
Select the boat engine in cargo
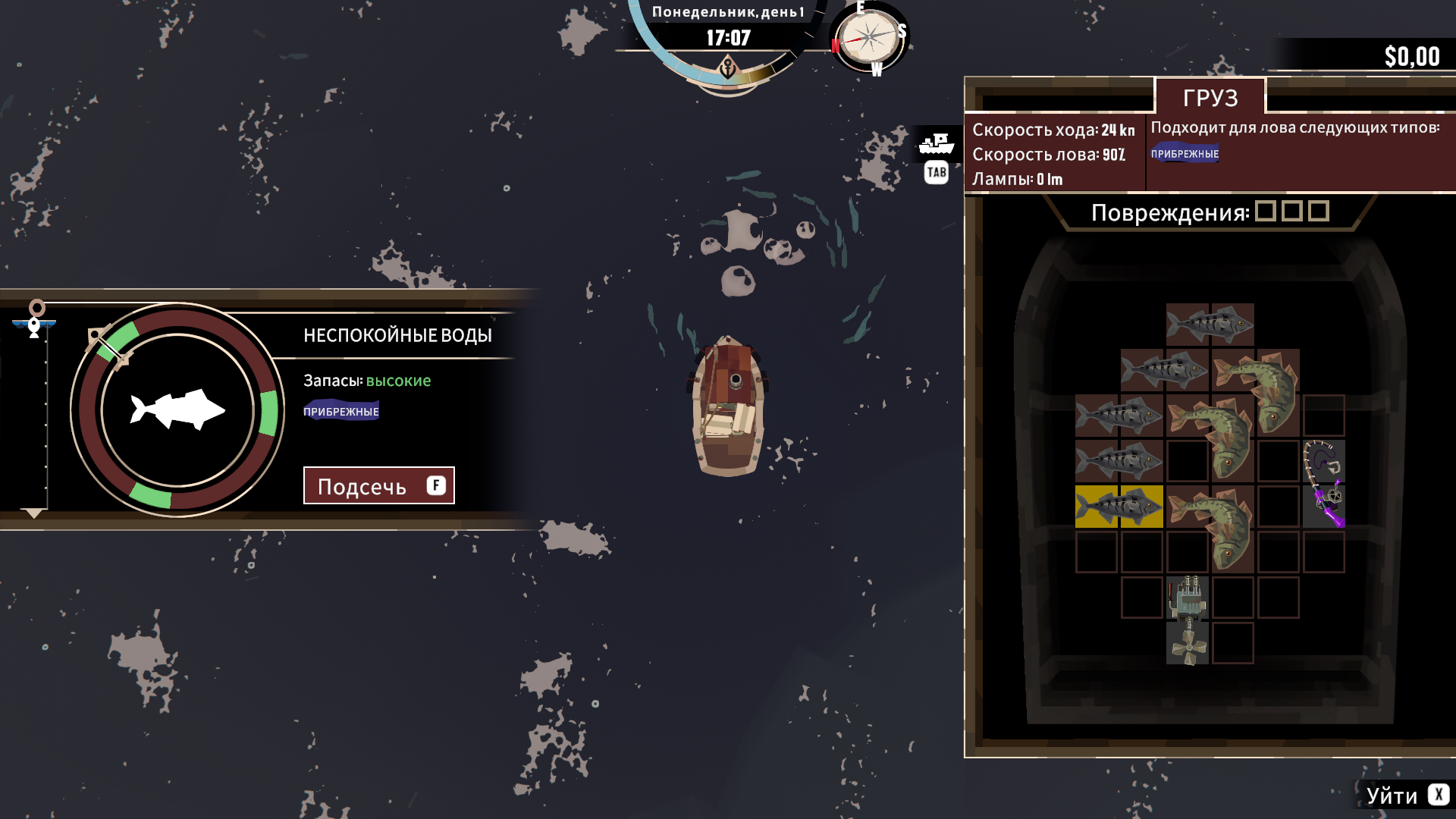1188,598
